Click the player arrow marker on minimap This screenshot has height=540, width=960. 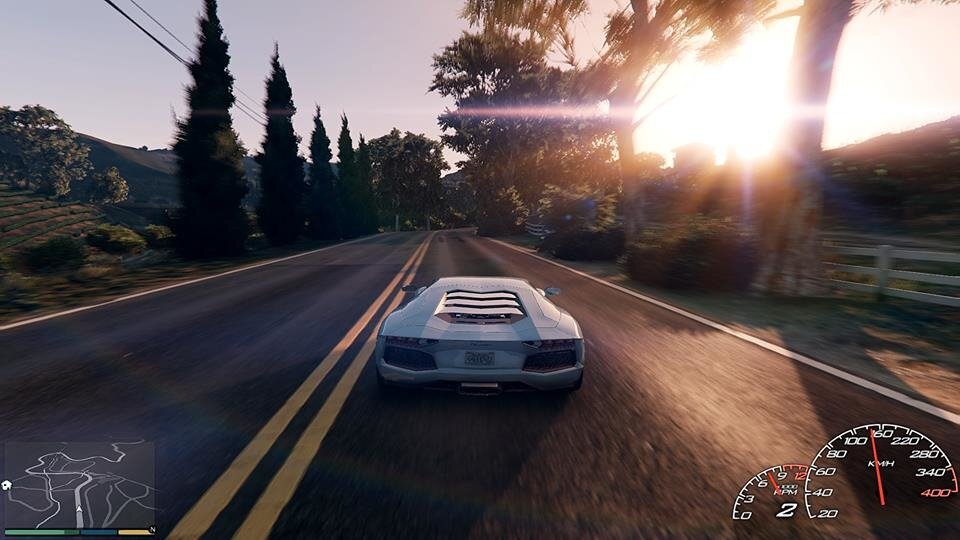[80, 508]
